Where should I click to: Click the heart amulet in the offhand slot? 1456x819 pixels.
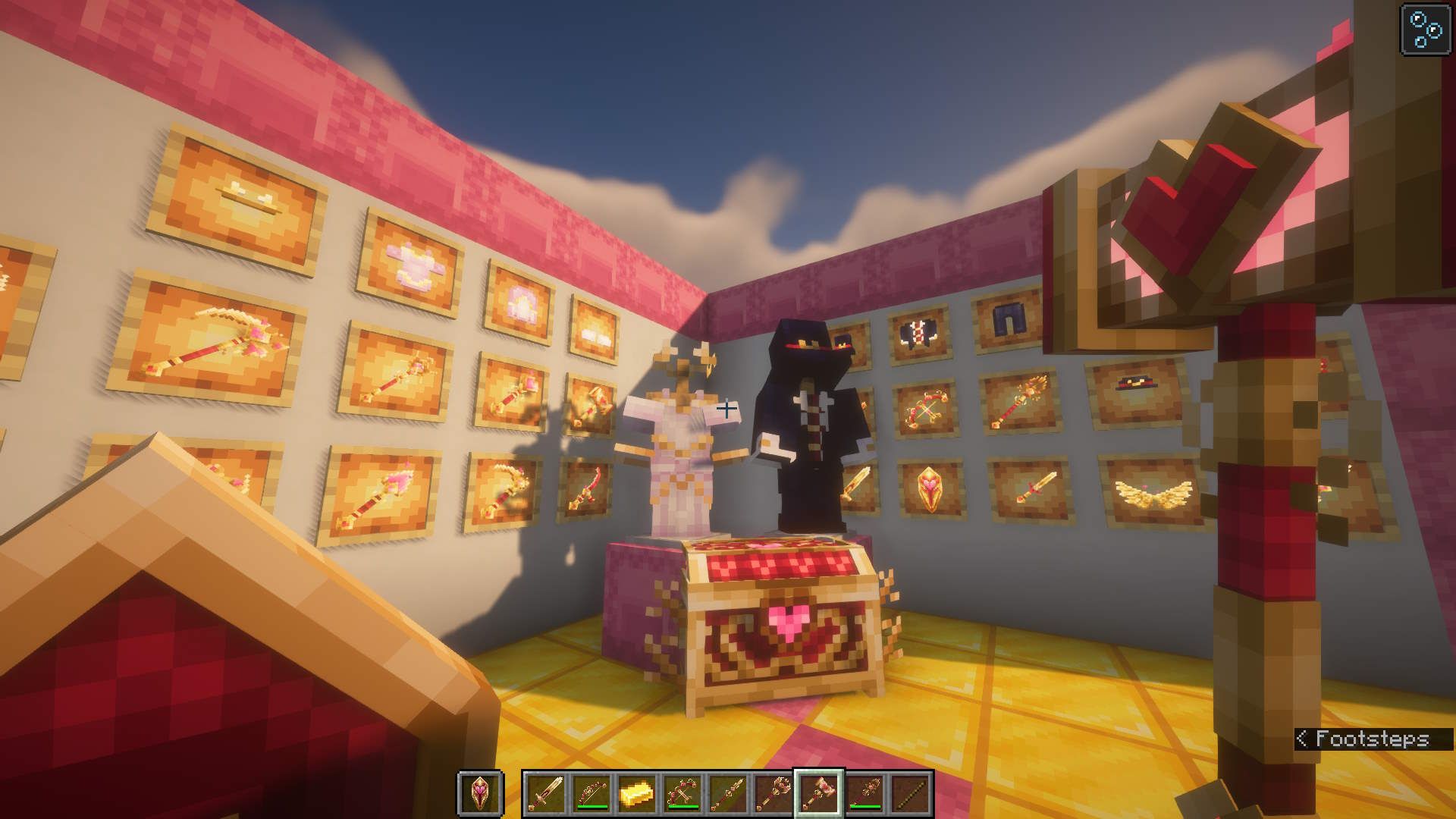[479, 792]
